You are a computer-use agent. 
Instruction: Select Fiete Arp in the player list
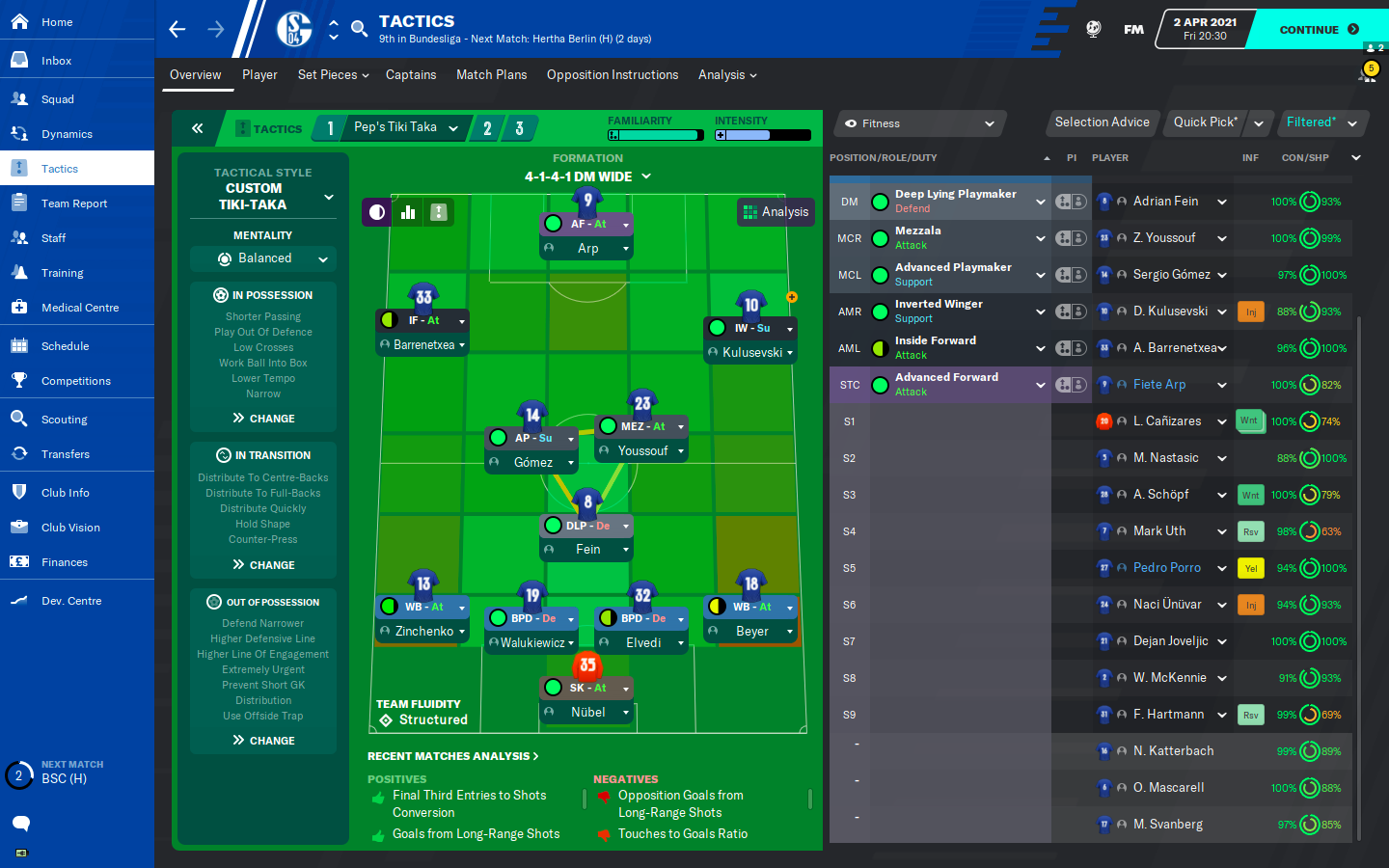tap(1159, 385)
